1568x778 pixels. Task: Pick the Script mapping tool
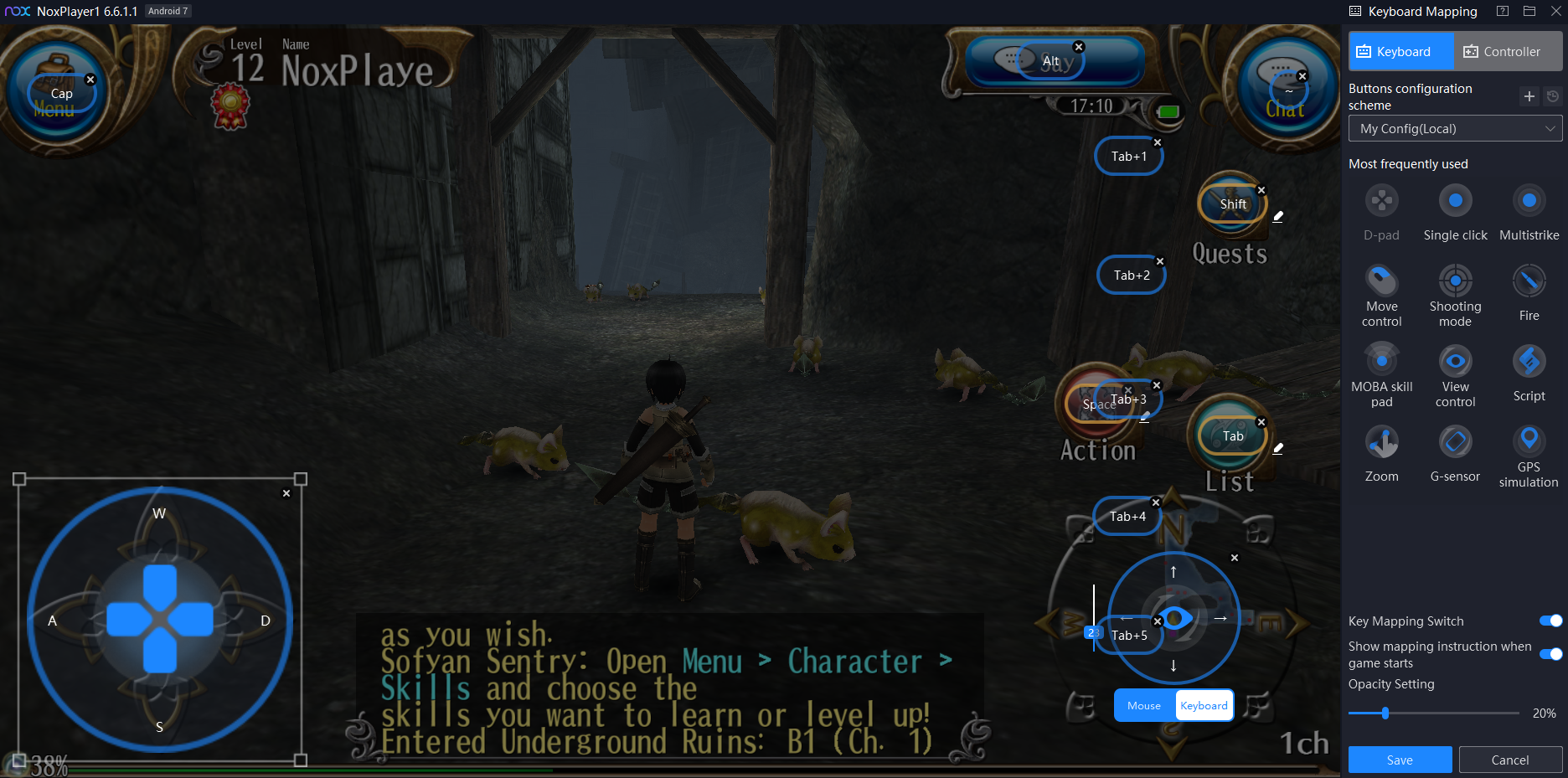point(1529,361)
